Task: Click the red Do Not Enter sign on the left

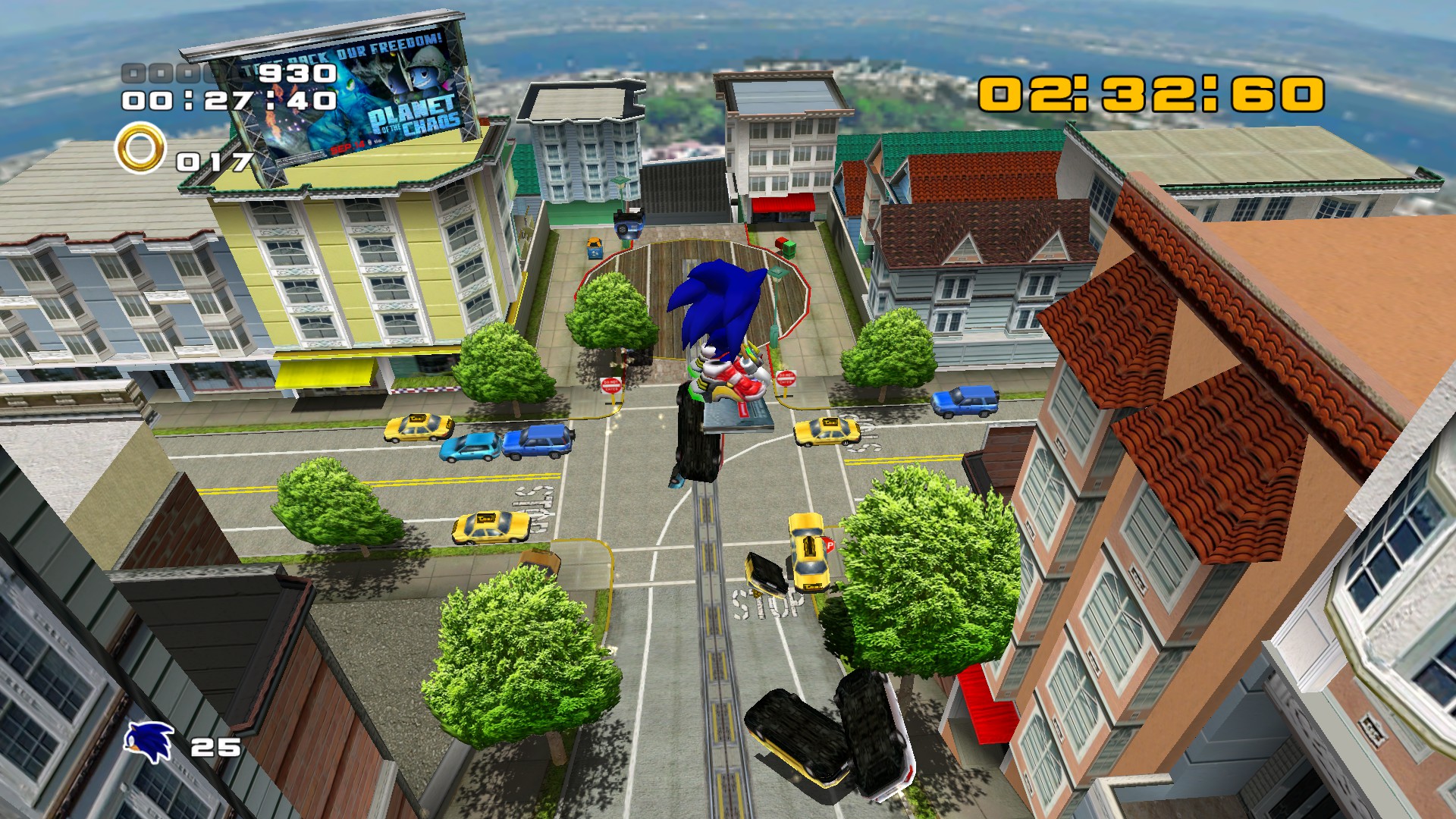Action: (613, 384)
